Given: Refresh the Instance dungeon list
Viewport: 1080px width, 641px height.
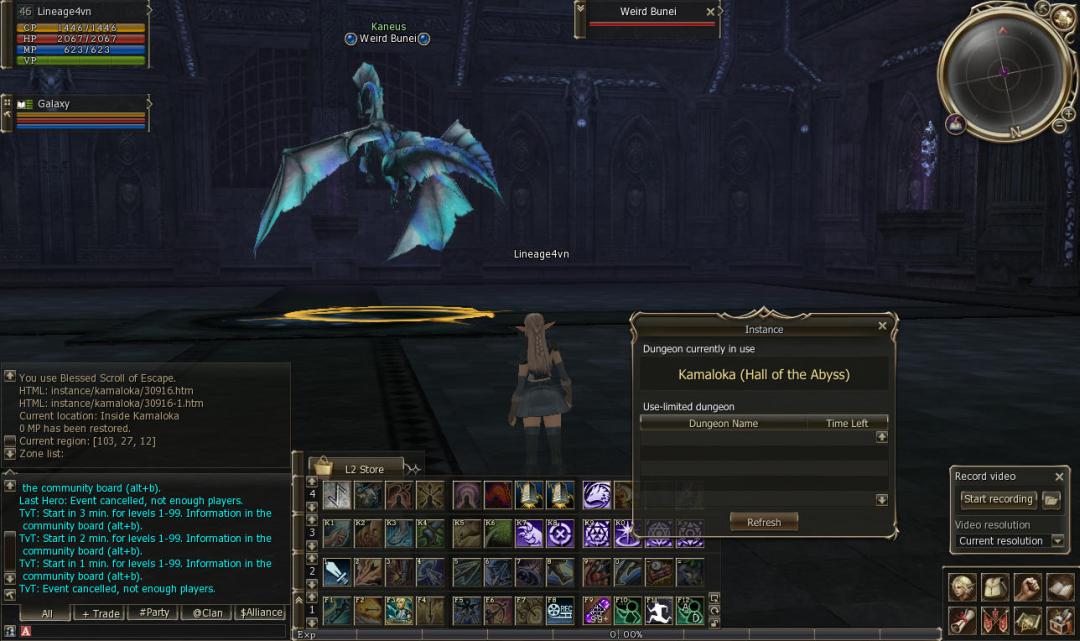Looking at the screenshot, I should [763, 522].
